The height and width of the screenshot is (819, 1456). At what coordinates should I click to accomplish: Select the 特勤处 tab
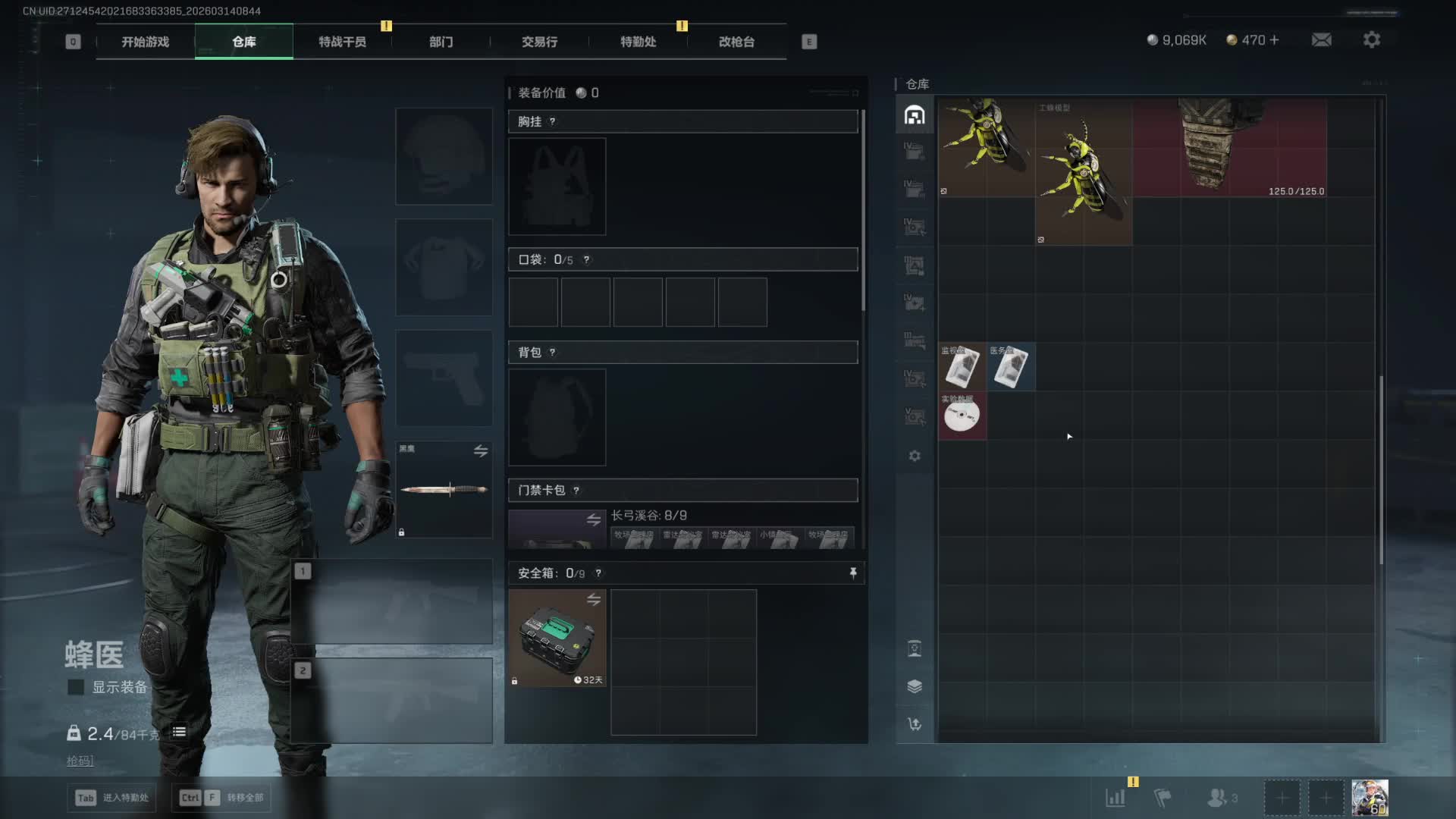tap(638, 42)
